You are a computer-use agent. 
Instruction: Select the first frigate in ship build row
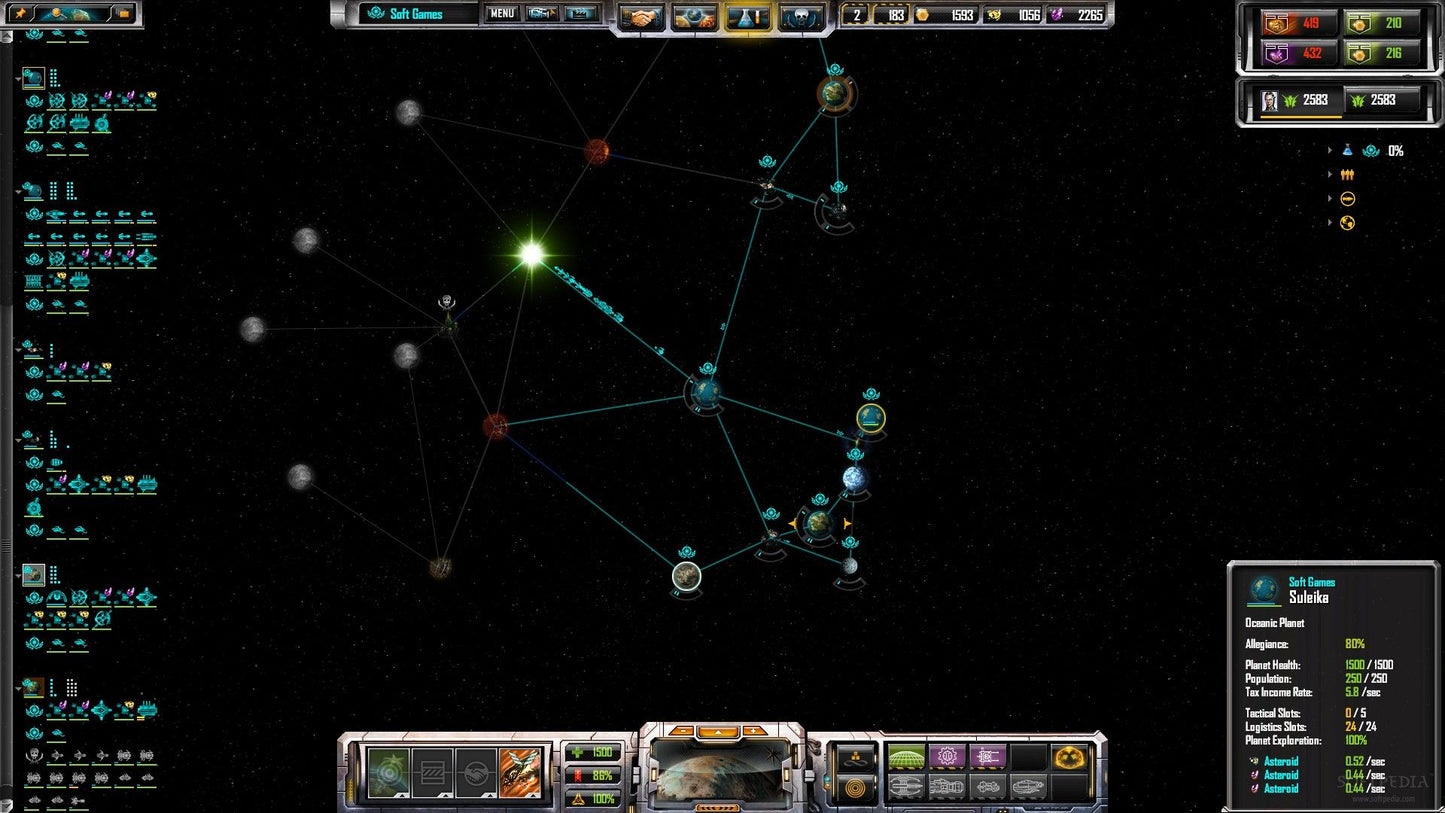905,787
